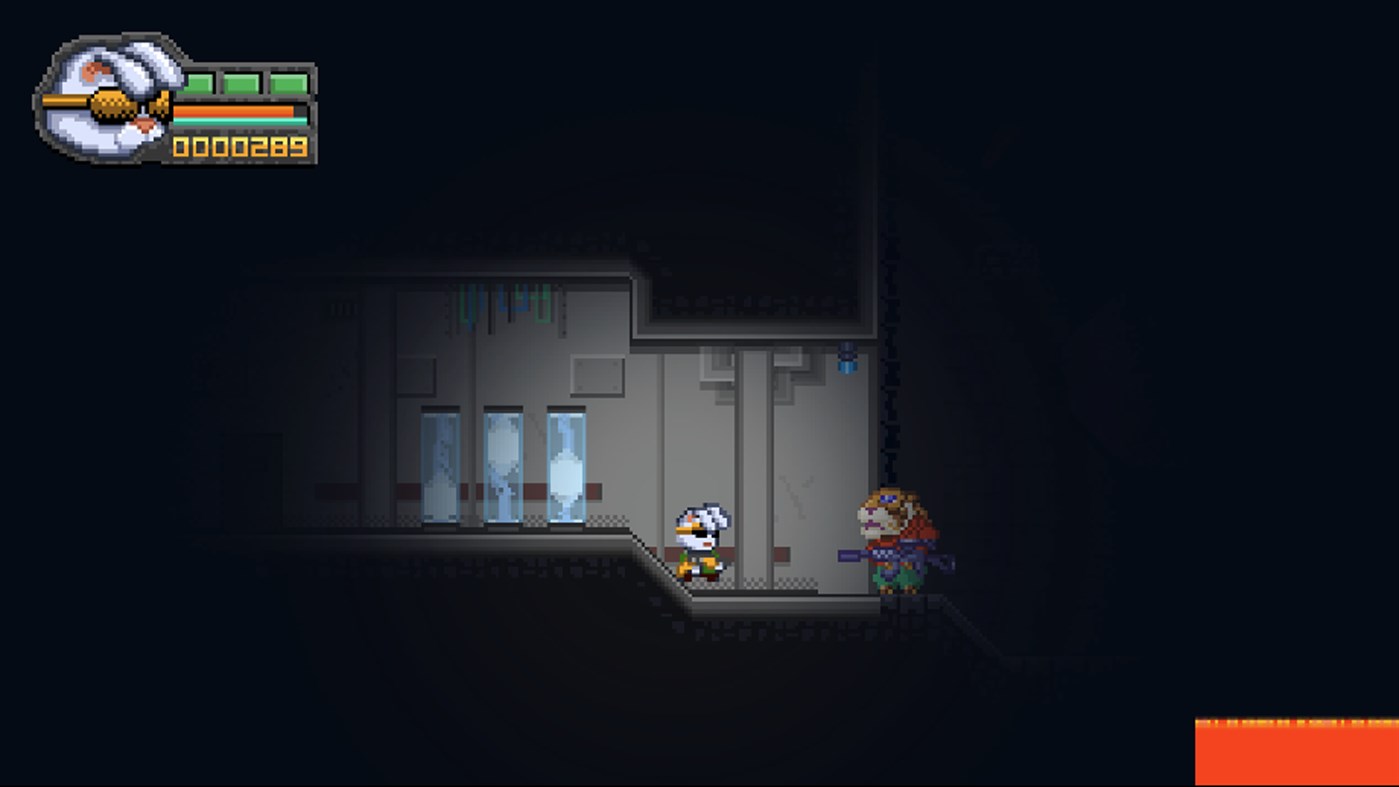The width and height of the screenshot is (1399, 787).
Task: Click the tiger enemy's blue goggles
Action: click(888, 499)
